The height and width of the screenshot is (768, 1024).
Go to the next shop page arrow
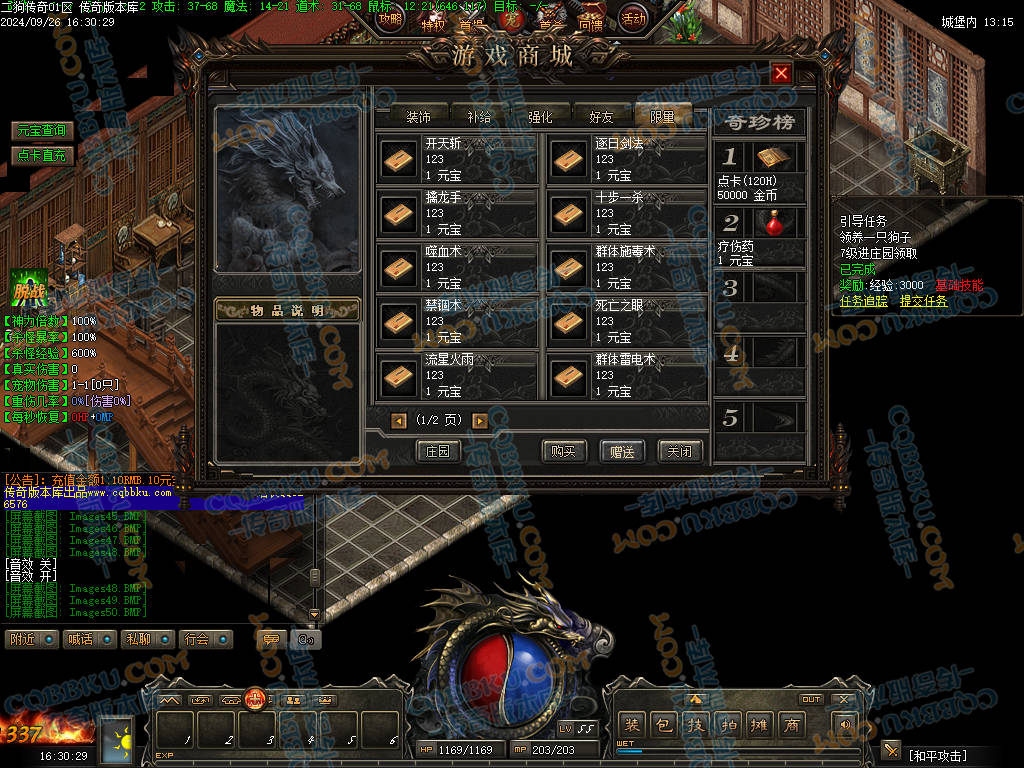point(480,421)
